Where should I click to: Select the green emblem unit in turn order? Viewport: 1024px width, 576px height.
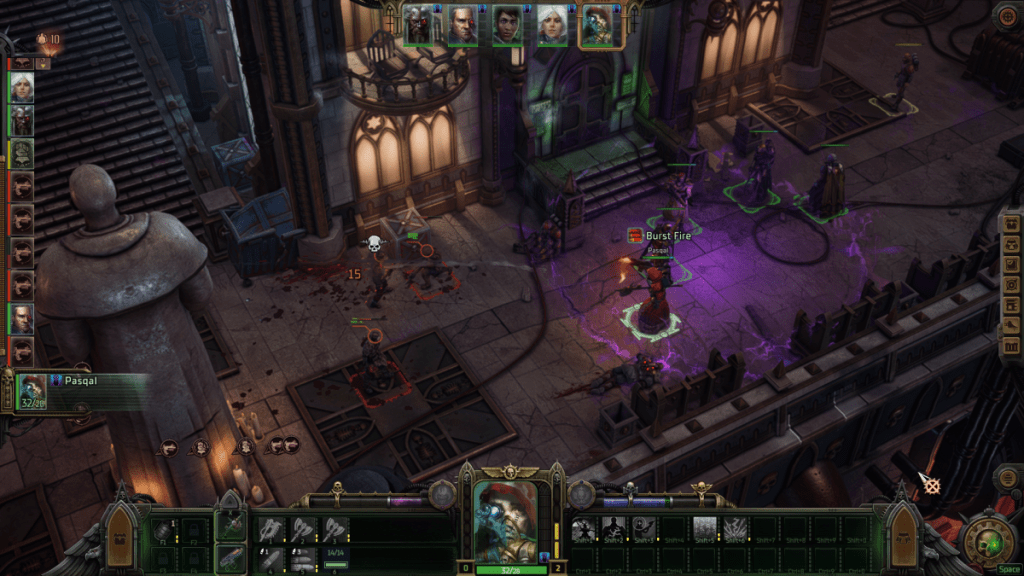click(21, 153)
